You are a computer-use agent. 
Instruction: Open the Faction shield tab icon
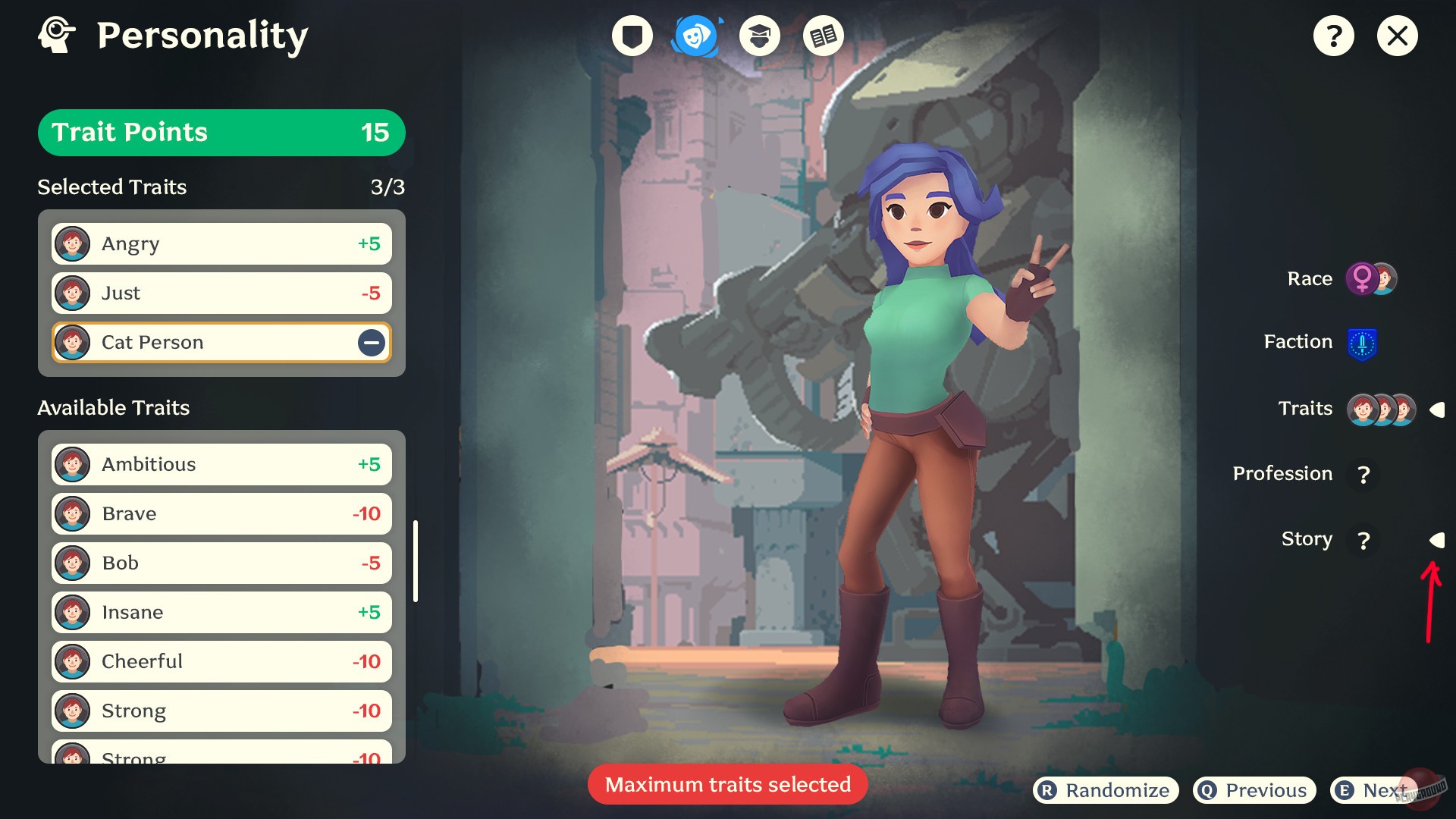[x=631, y=35]
